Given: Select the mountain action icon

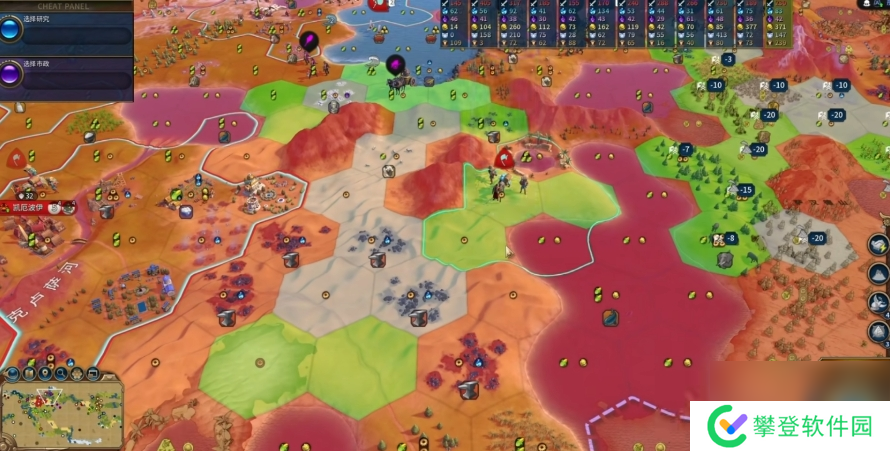Looking at the screenshot, I should [879, 273].
